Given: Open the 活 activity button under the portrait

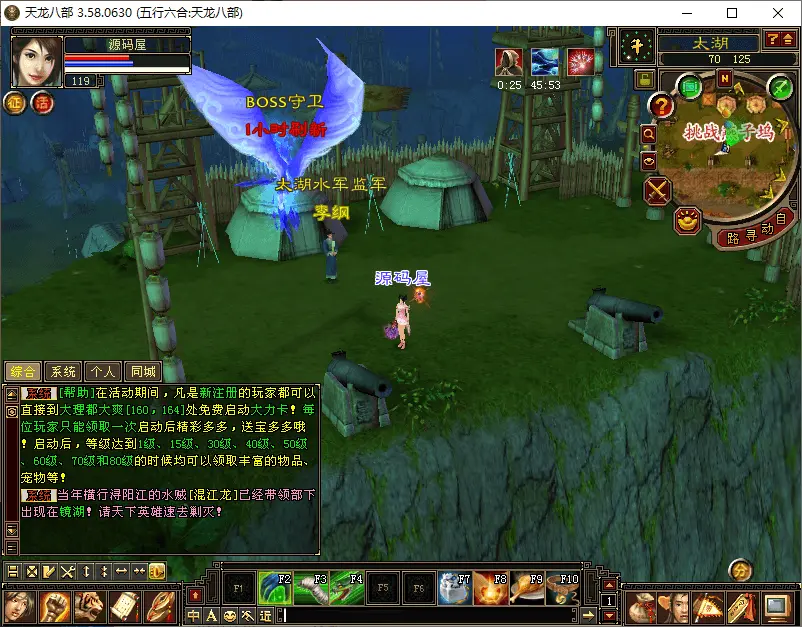Looking at the screenshot, I should 42,102.
